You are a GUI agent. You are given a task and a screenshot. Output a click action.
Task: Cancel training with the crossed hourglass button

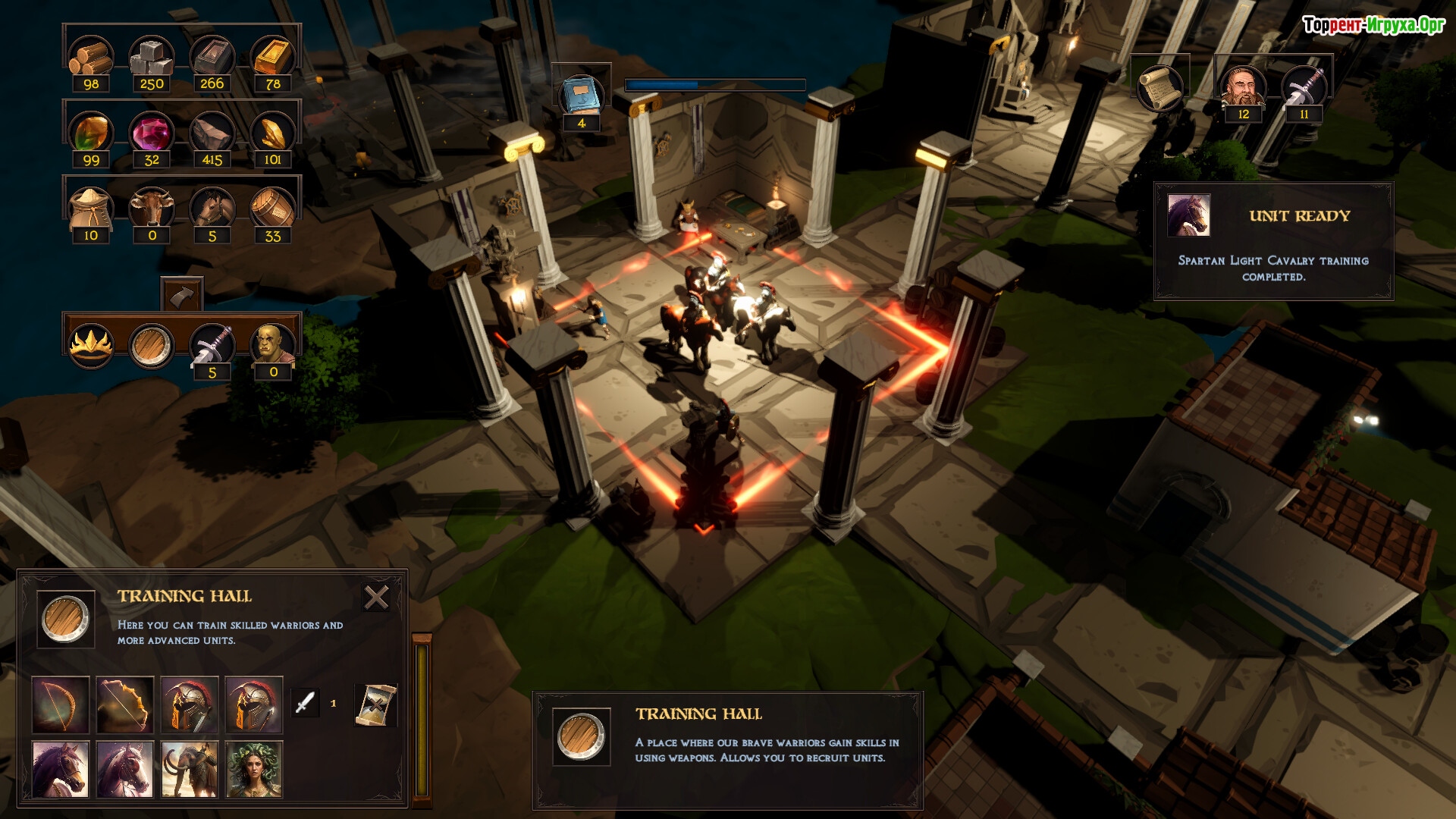(x=375, y=704)
